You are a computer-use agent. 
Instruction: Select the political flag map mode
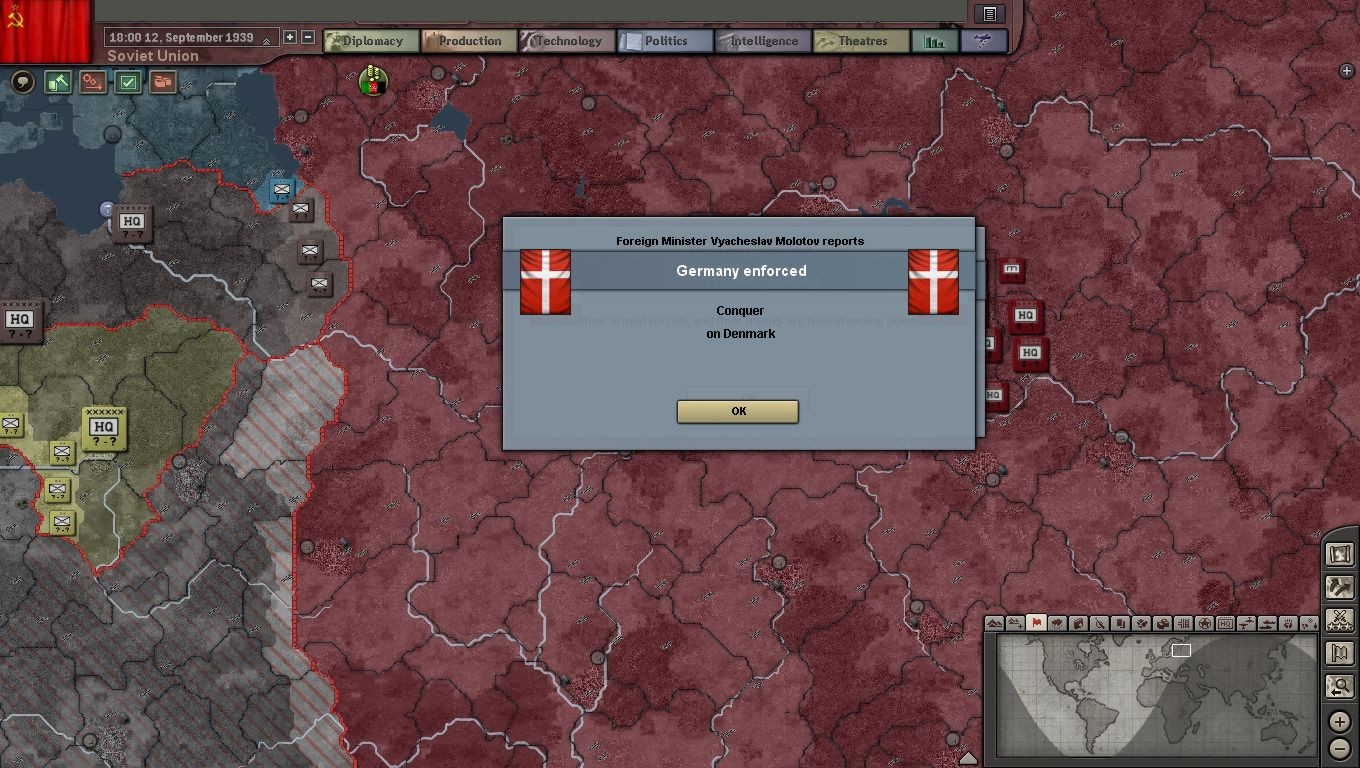pos(1036,623)
